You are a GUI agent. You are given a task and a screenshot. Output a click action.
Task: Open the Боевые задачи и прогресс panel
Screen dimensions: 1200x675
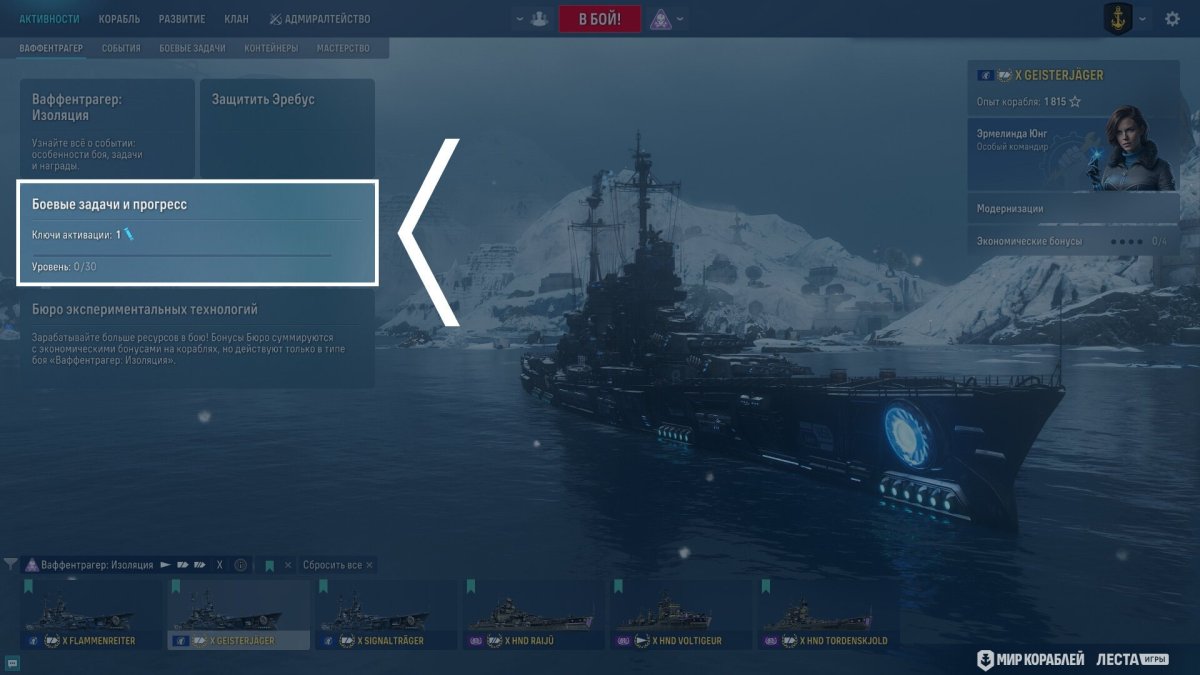[197, 232]
